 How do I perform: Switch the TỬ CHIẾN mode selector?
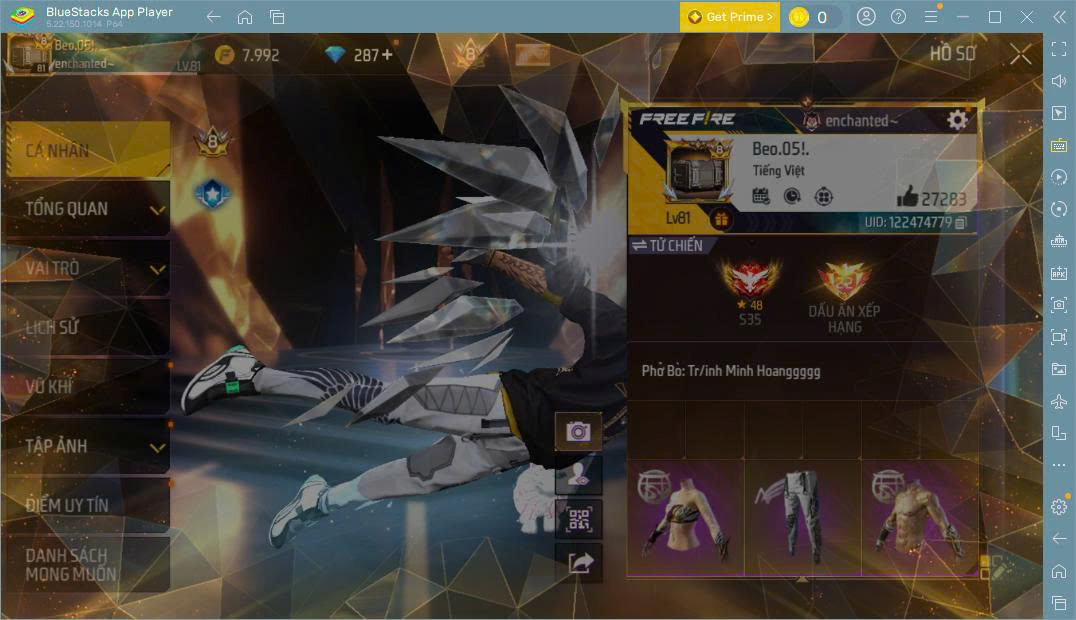point(667,245)
